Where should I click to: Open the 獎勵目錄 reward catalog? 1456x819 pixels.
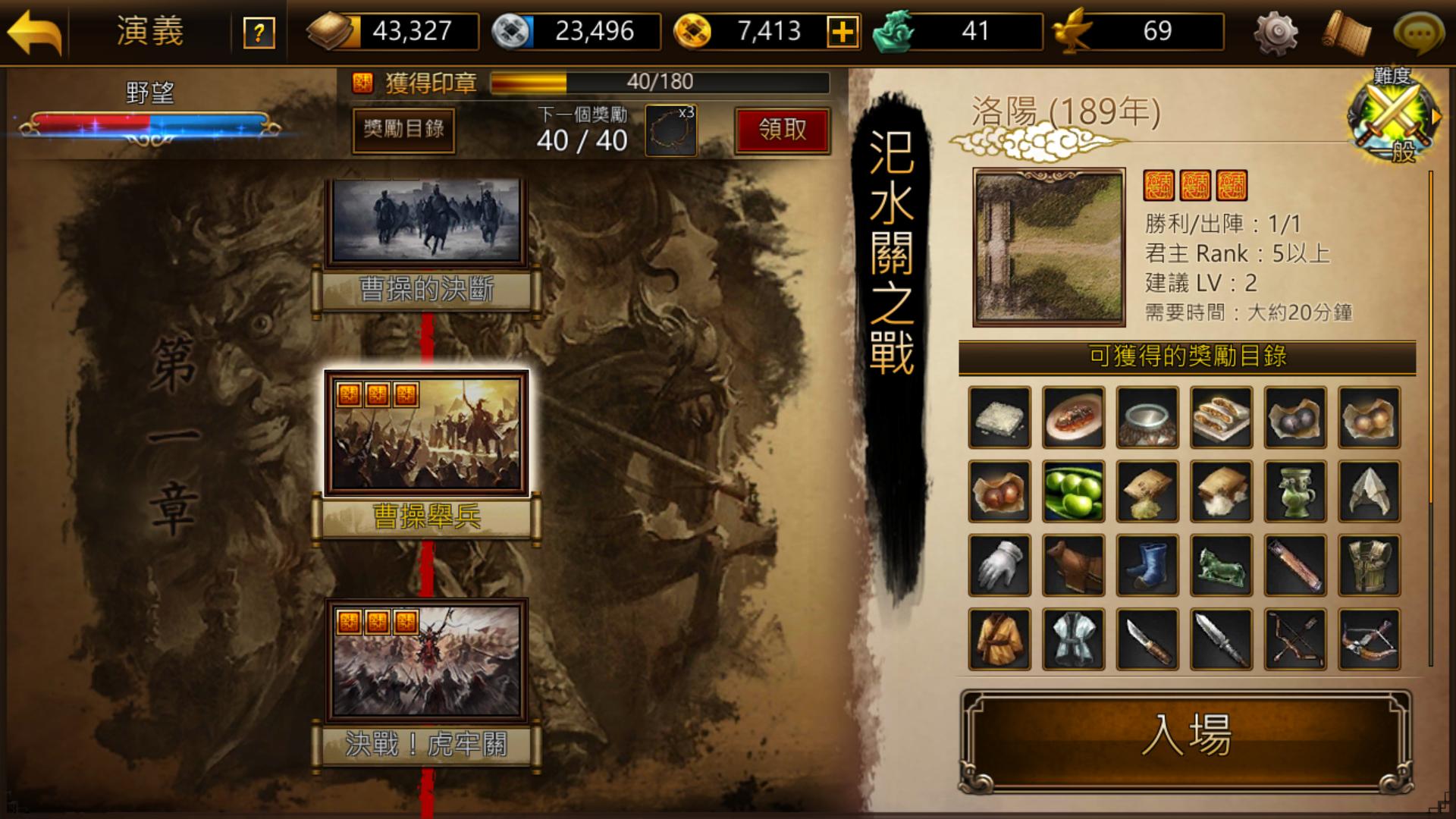click(x=403, y=131)
